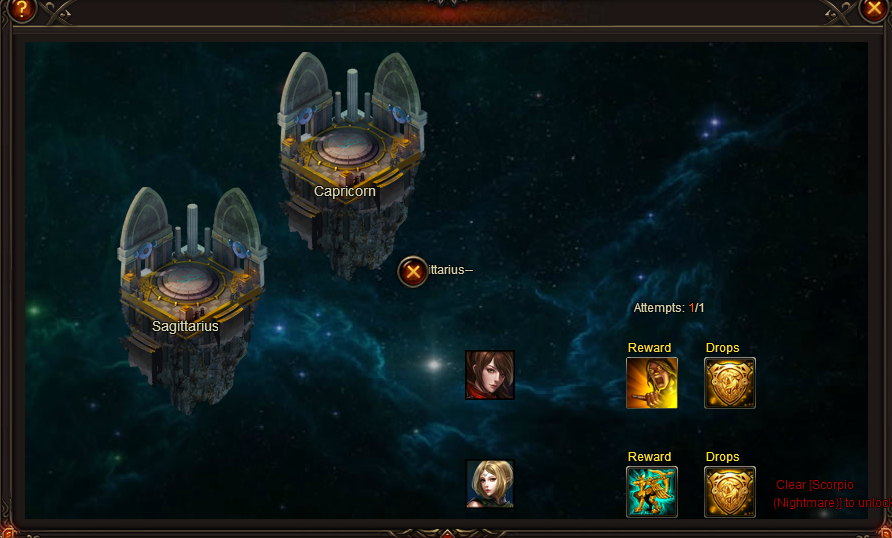
Task: Choose the blonde heroine portrait
Action: tap(490, 484)
